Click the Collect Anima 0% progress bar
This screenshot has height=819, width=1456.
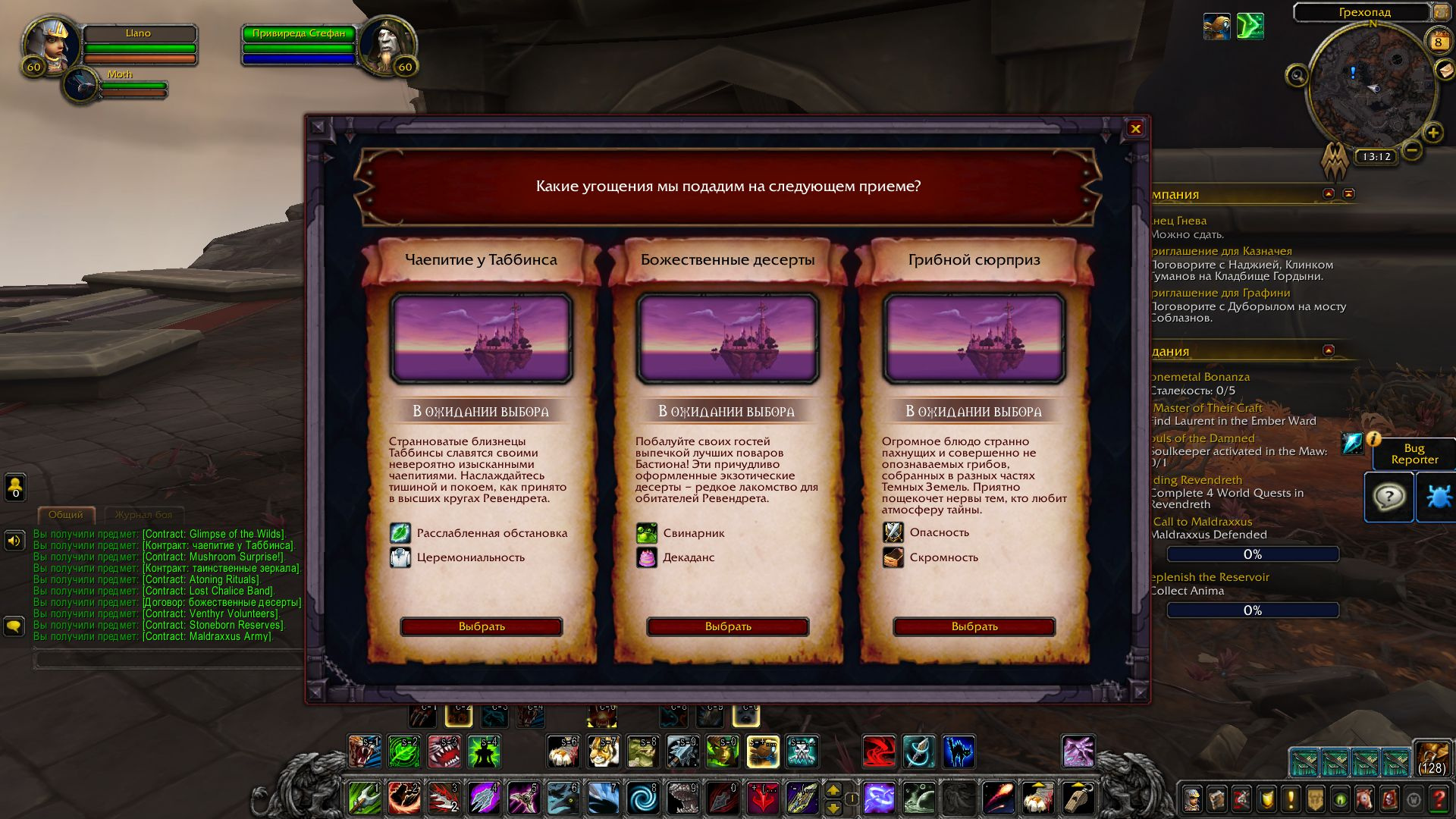1253,610
